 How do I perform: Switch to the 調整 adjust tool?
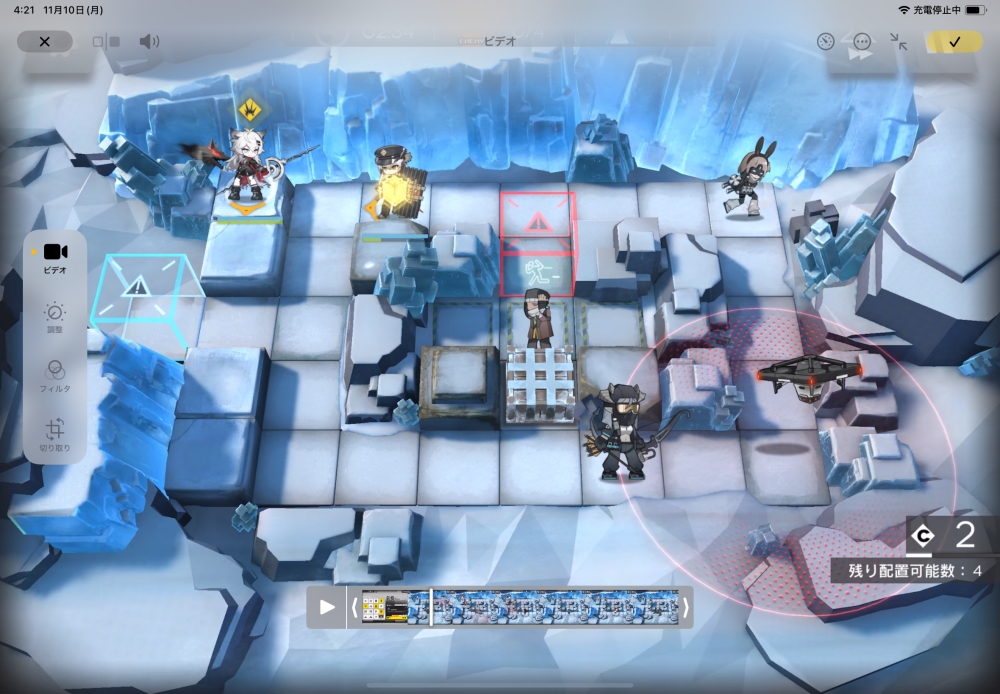[x=55, y=318]
